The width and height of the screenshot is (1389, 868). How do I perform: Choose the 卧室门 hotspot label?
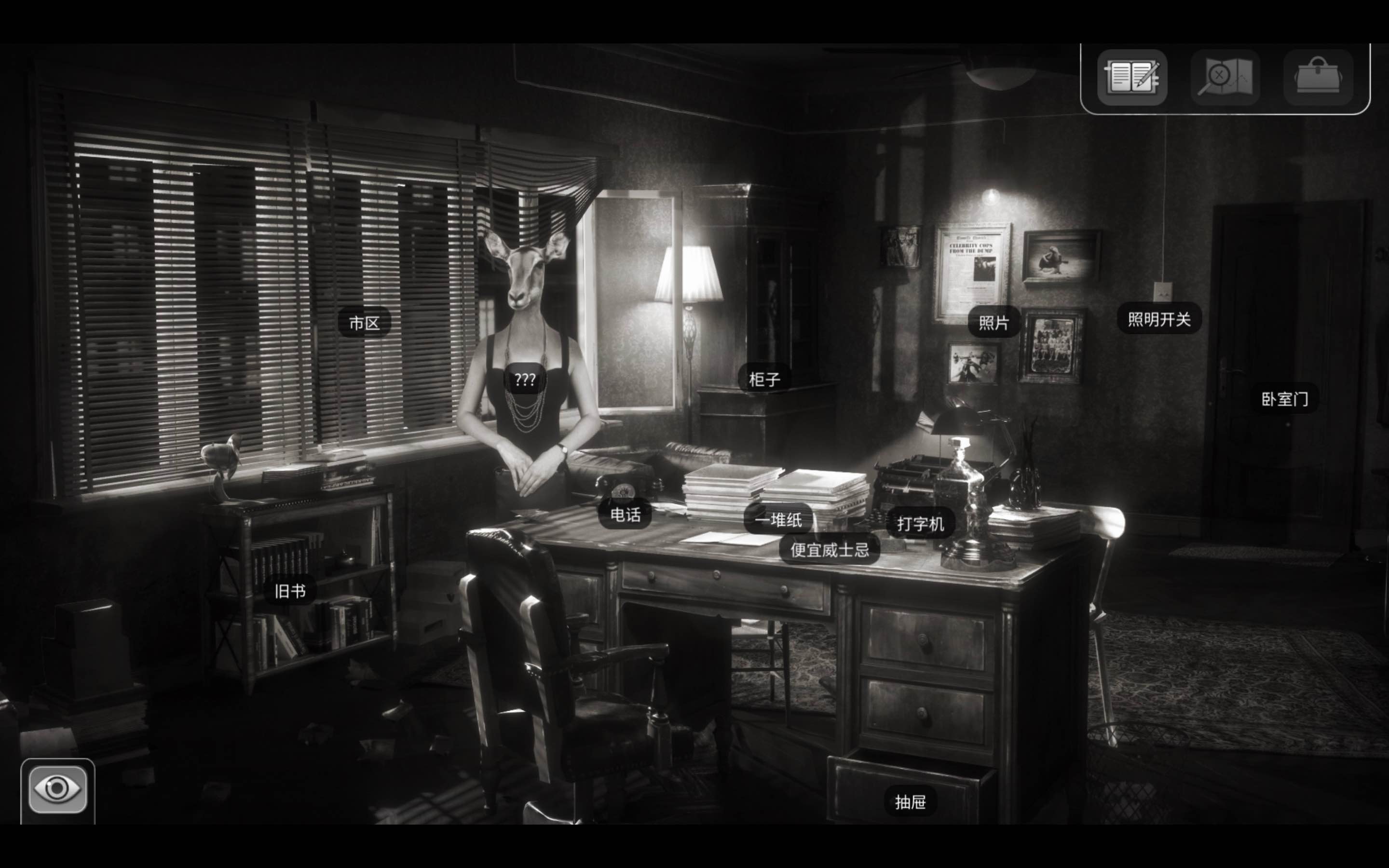(1284, 399)
